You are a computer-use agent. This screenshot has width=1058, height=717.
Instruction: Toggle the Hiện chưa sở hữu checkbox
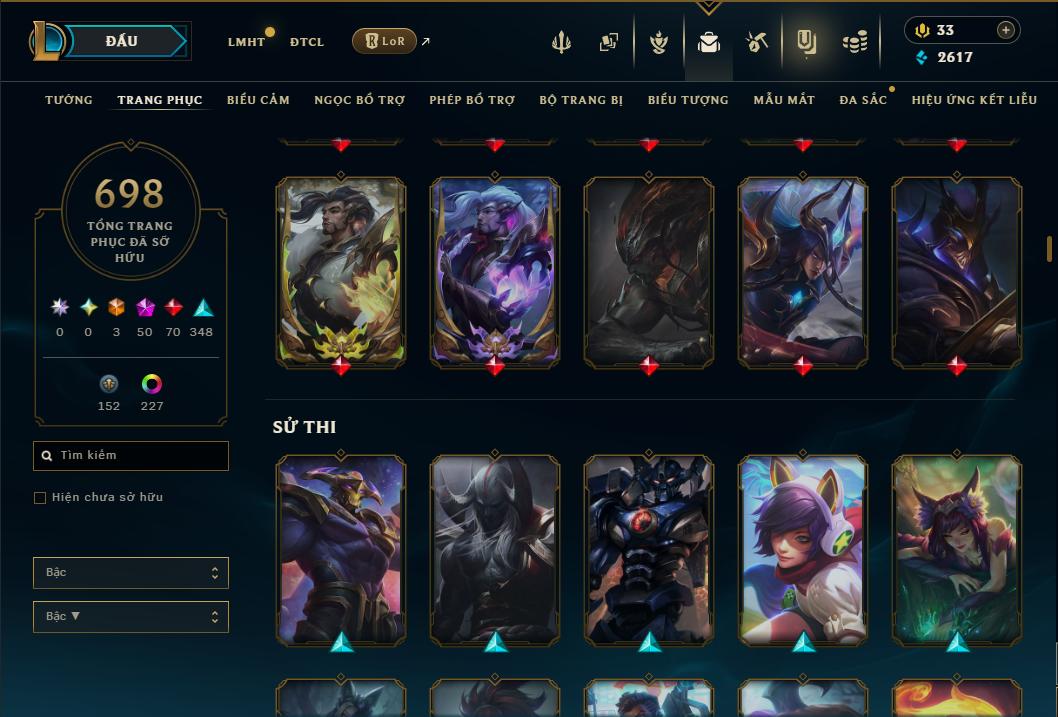40,498
